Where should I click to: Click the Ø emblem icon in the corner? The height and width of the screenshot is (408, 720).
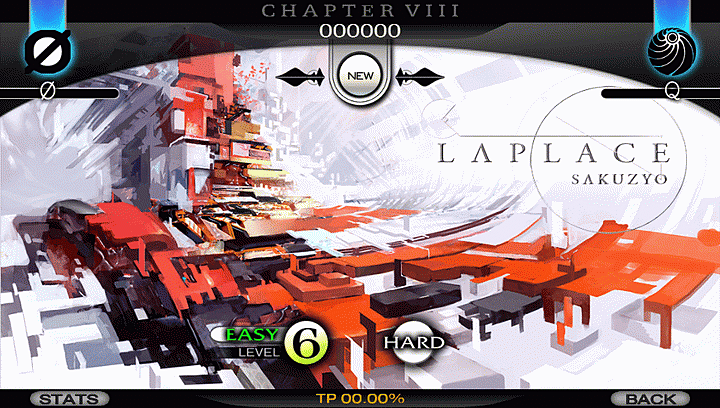(x=43, y=49)
